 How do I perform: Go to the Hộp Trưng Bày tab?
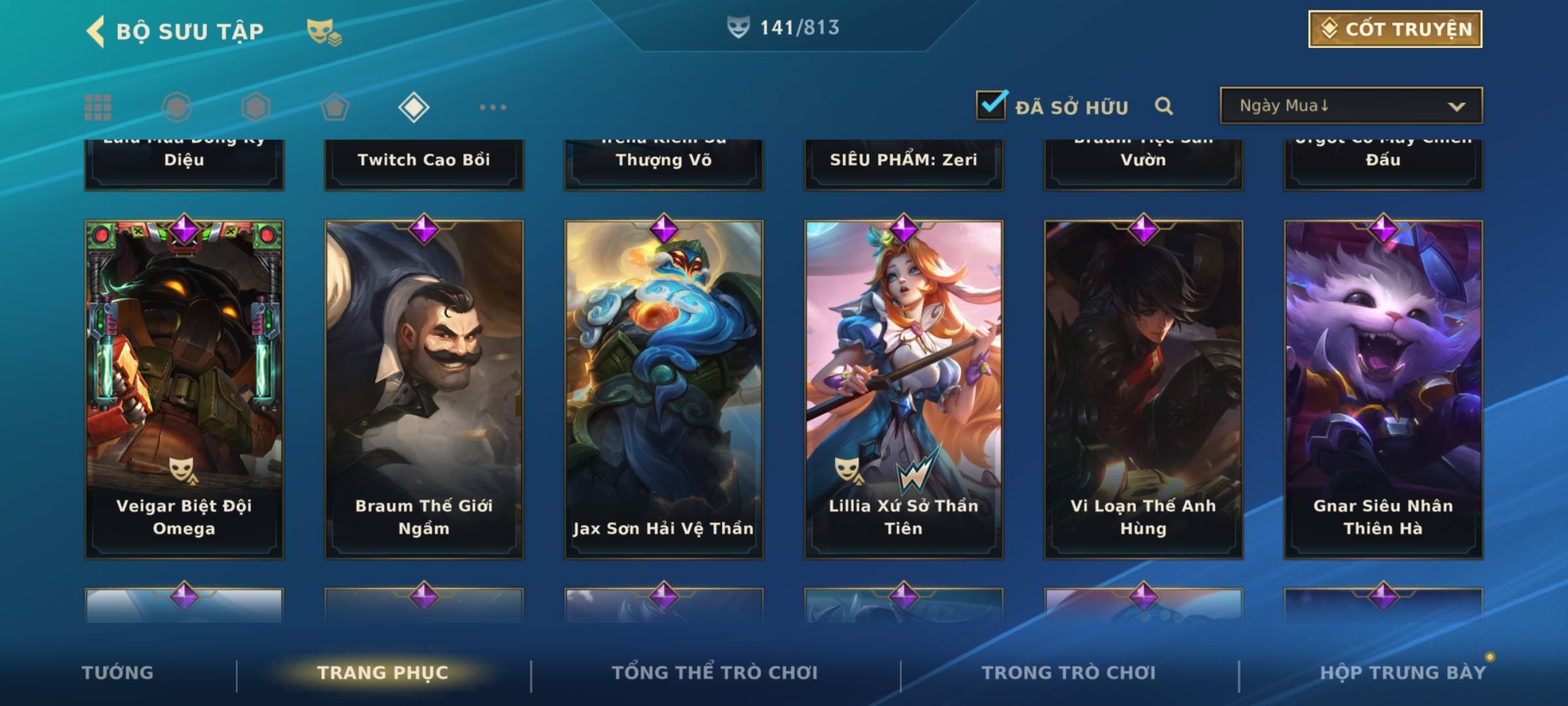pyautogui.click(x=1403, y=673)
